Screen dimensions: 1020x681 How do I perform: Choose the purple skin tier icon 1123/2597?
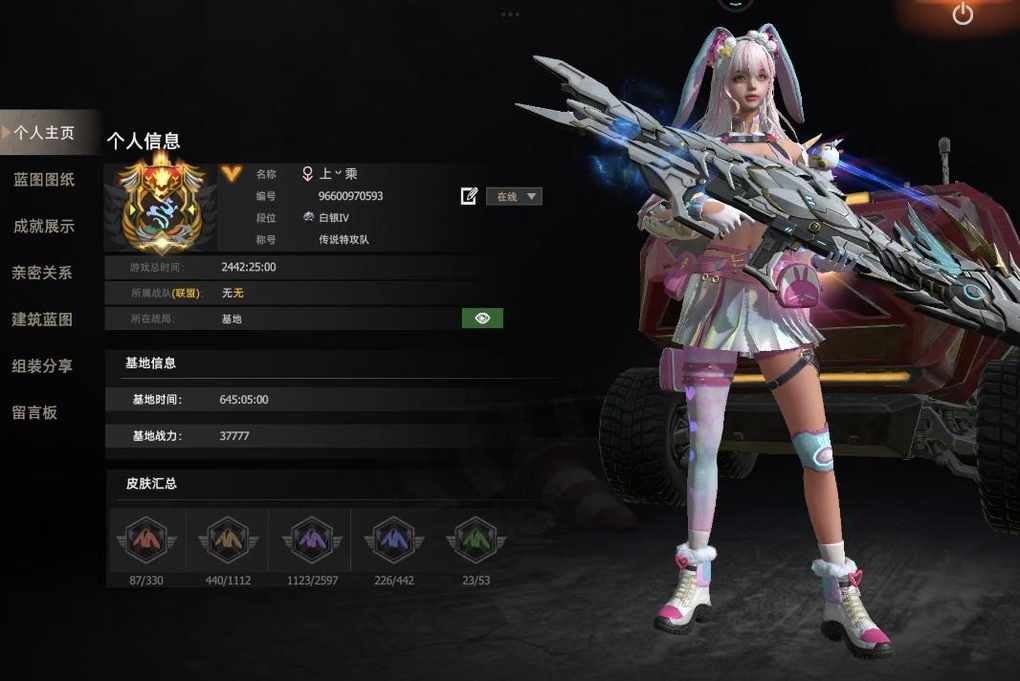[313, 540]
